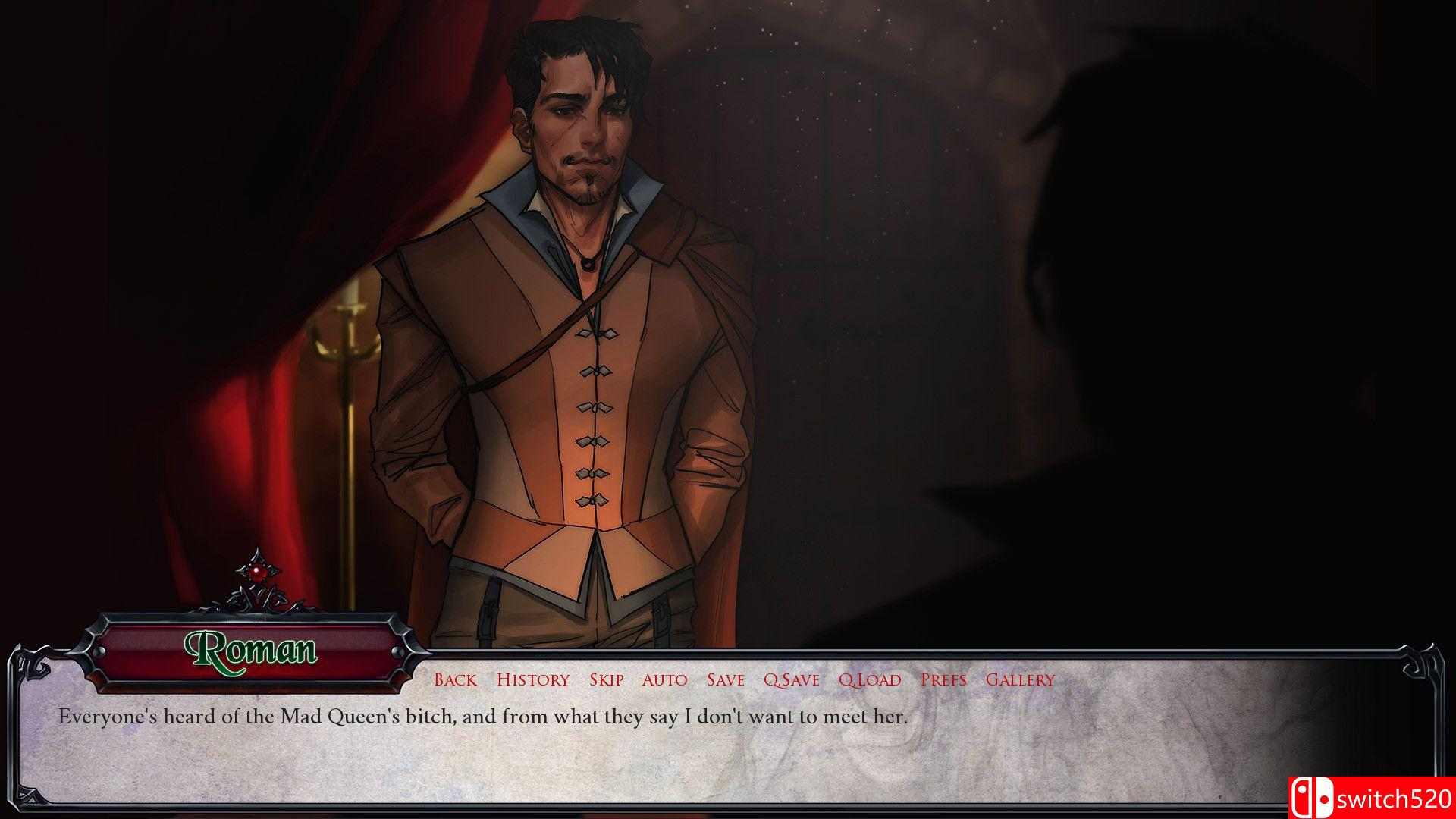
Task: Open the History dialogue log
Action: point(533,680)
